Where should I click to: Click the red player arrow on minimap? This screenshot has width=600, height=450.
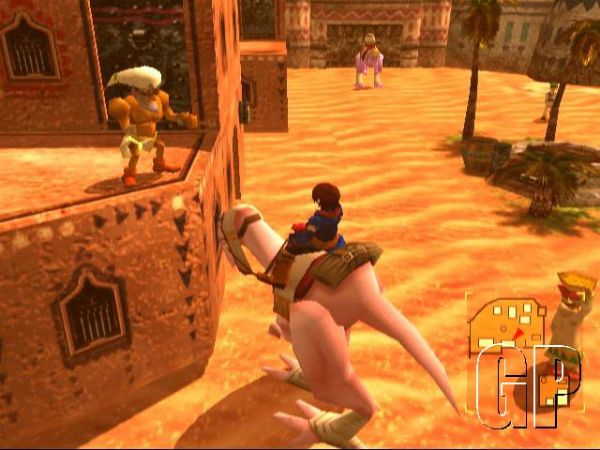pos(518,333)
